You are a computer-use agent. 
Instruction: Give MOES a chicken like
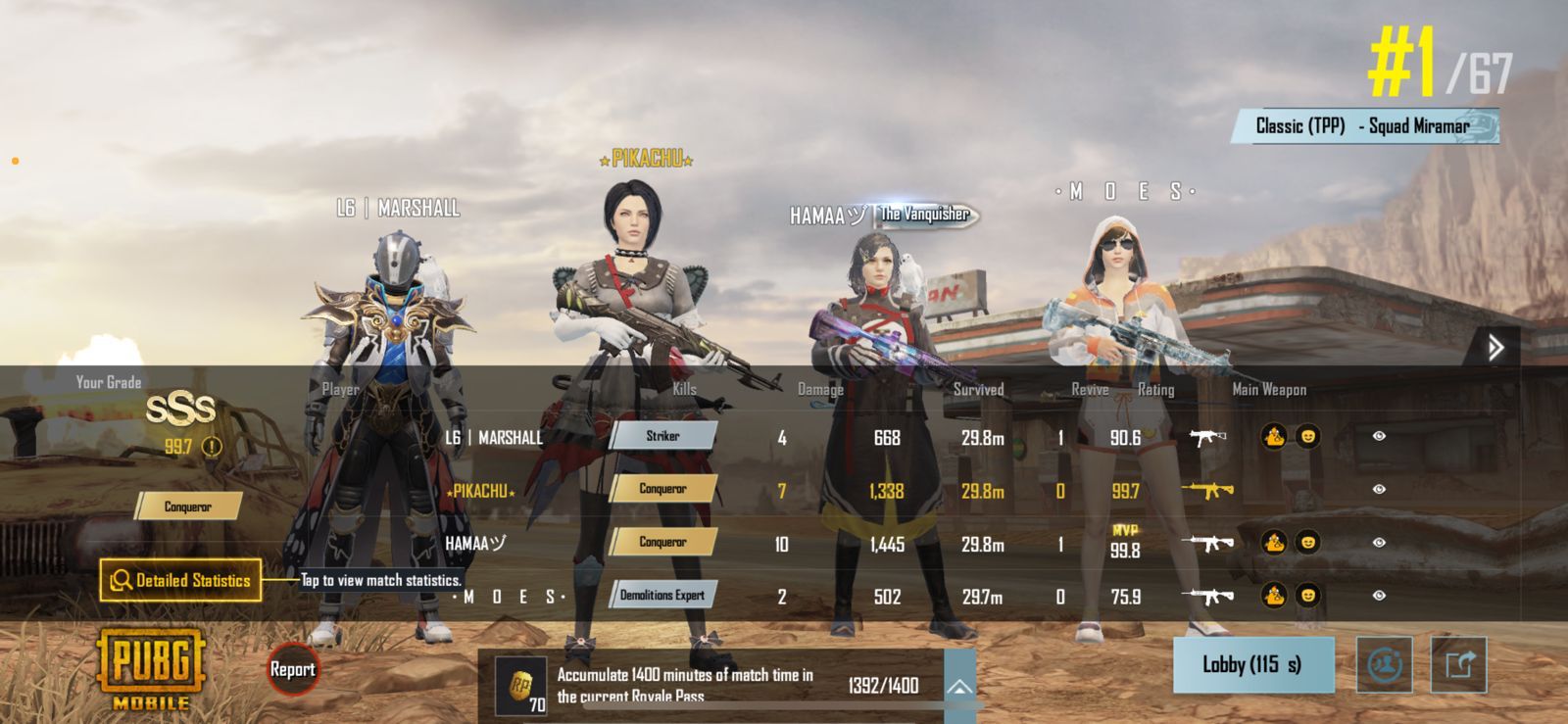point(1274,595)
